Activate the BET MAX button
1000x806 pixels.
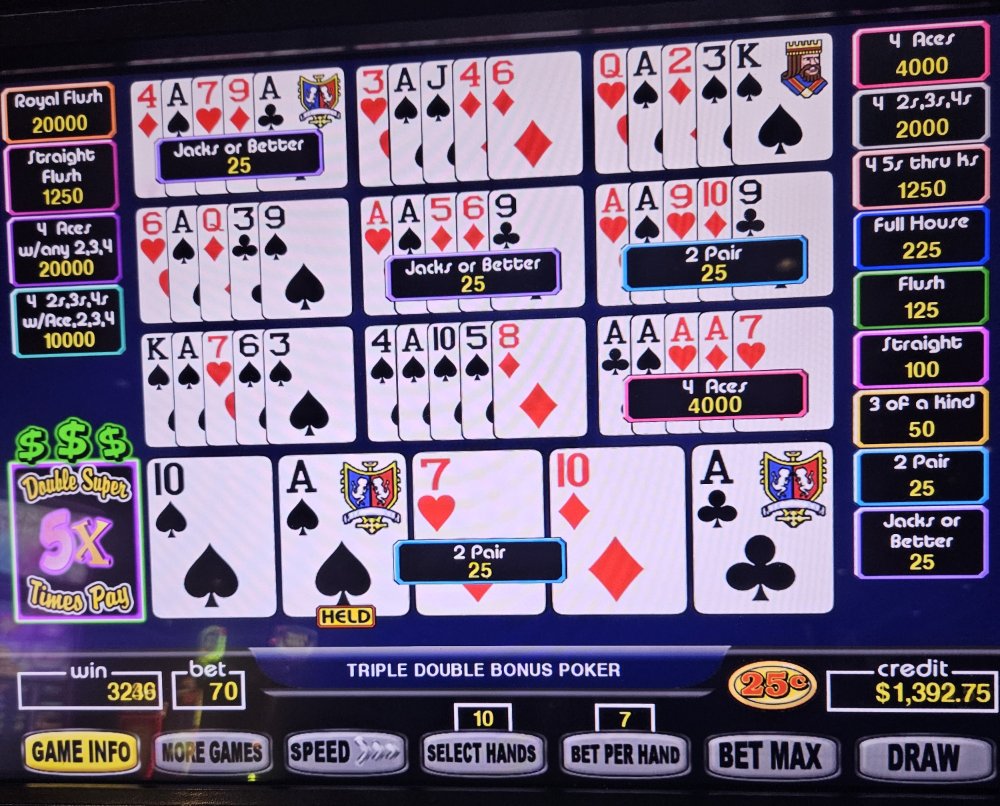click(771, 756)
